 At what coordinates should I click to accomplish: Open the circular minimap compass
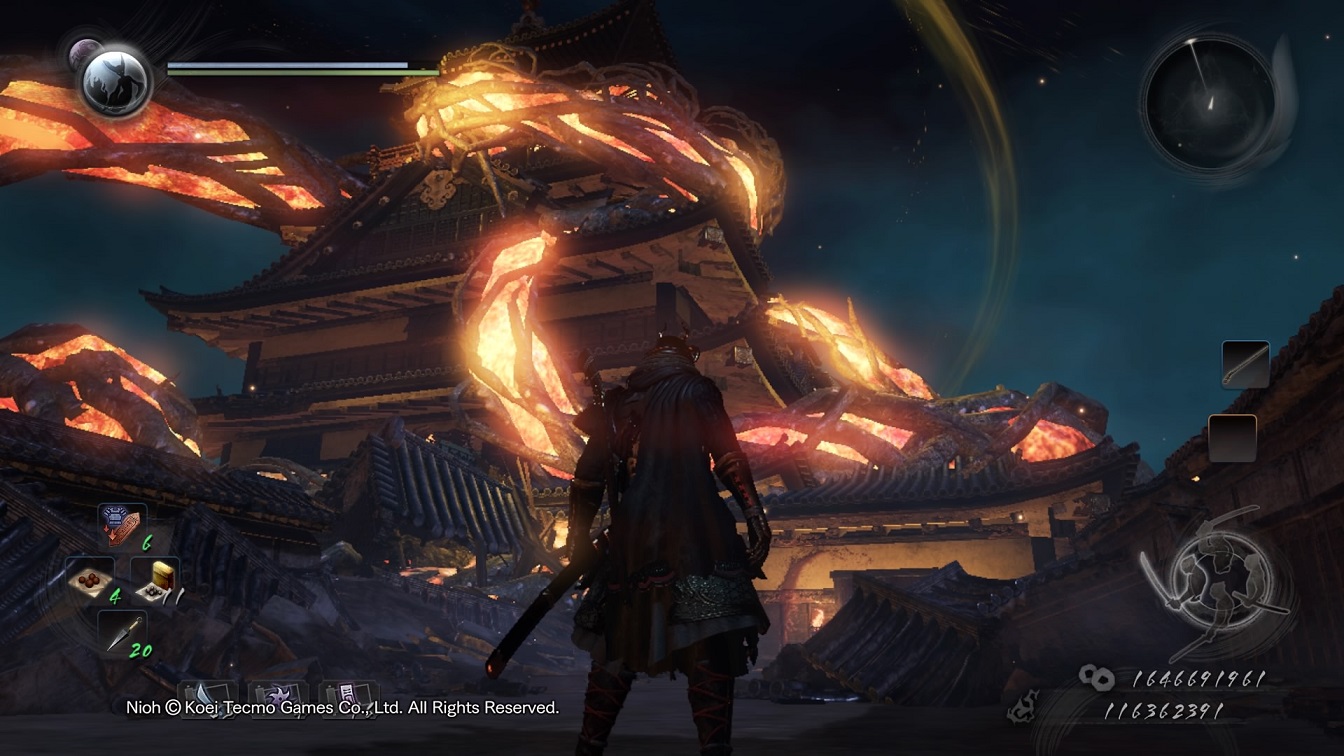1210,103
